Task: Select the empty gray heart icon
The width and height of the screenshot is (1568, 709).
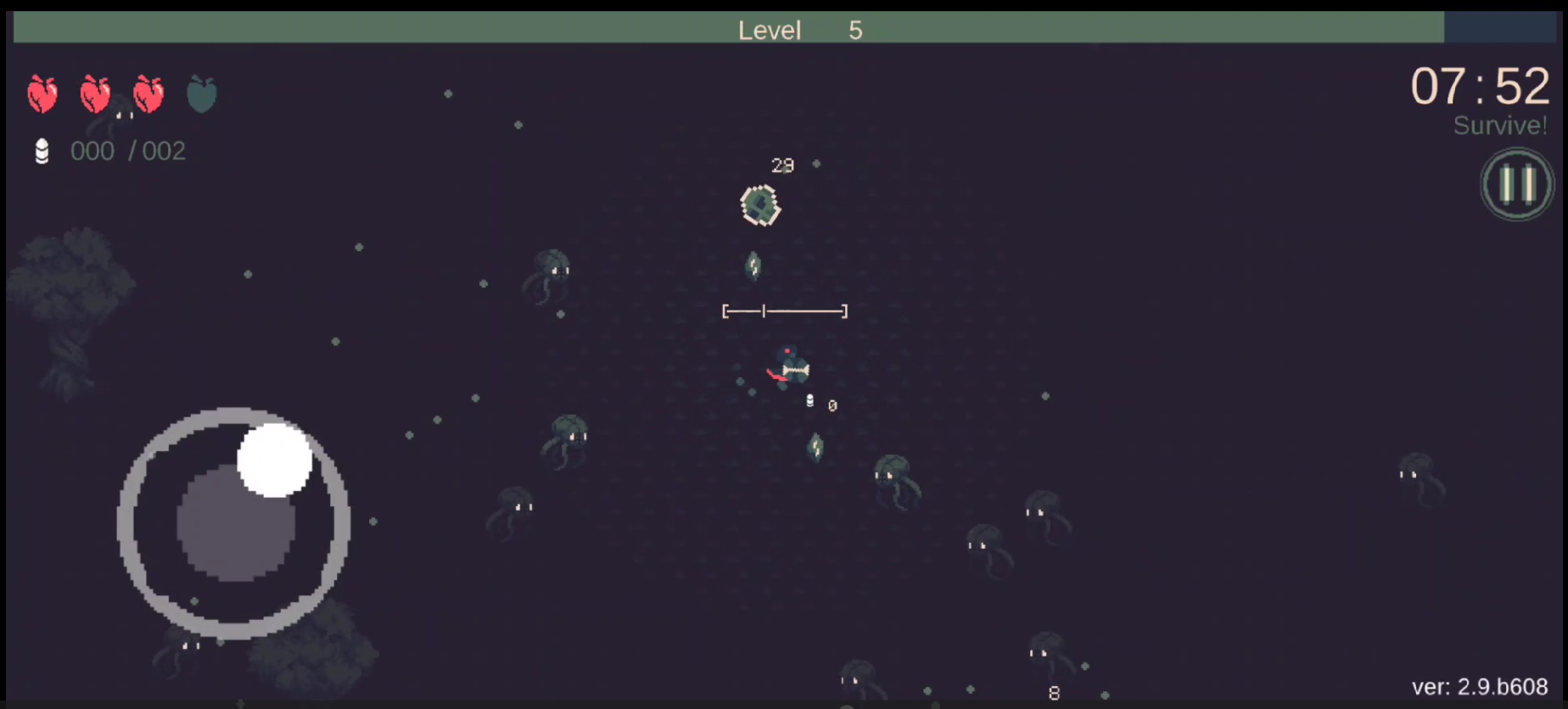Action: 202,93
